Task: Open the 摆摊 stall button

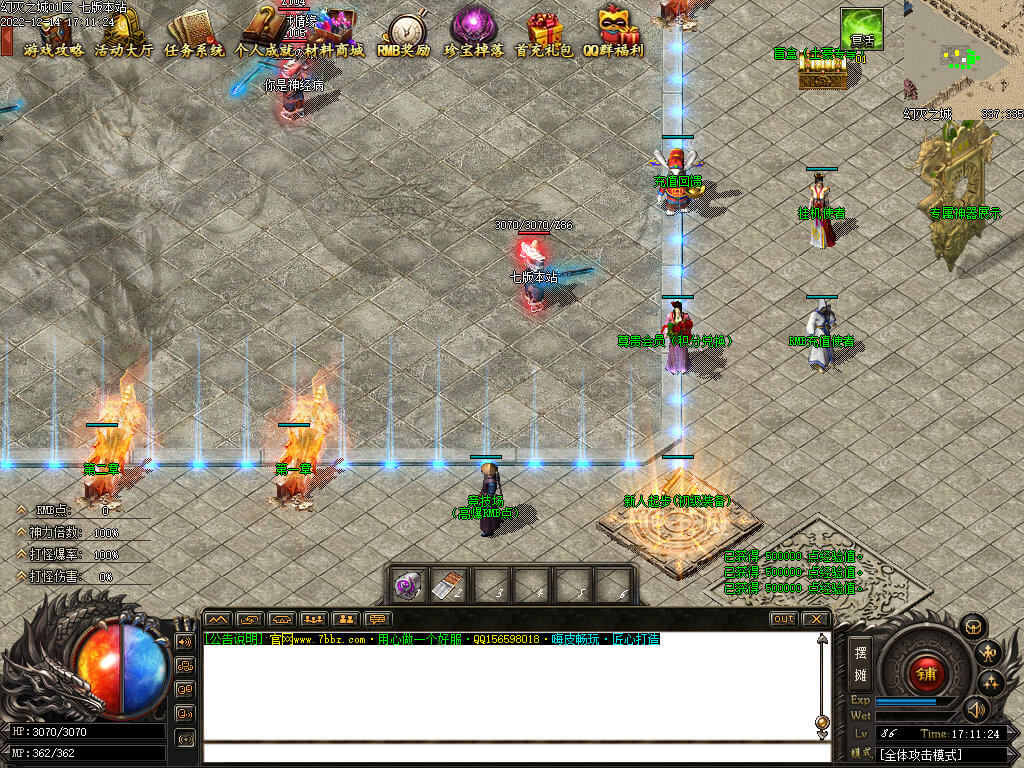Action: [860, 663]
